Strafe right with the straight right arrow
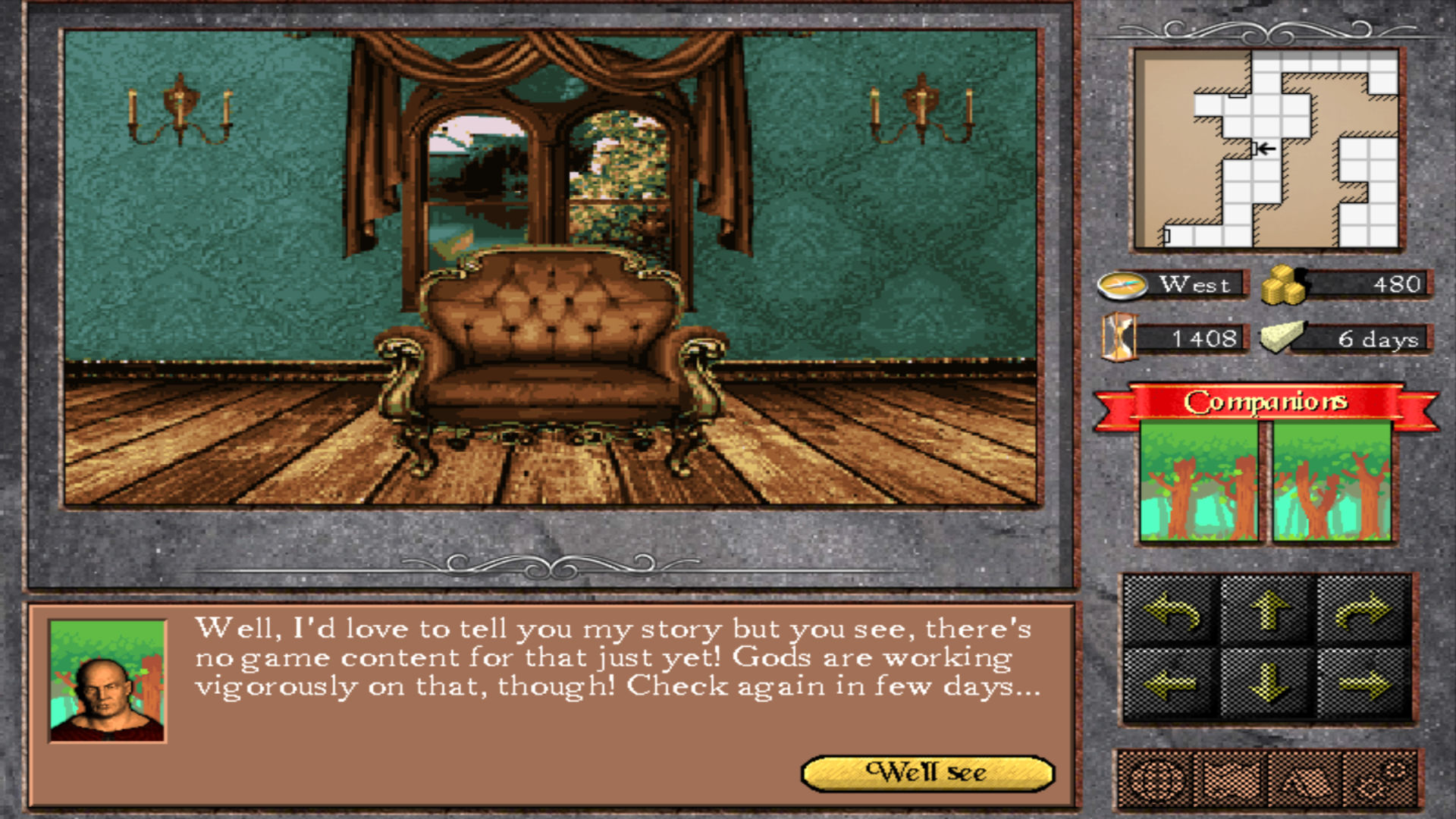Screen dimensions: 1456x819 (x=1363, y=685)
